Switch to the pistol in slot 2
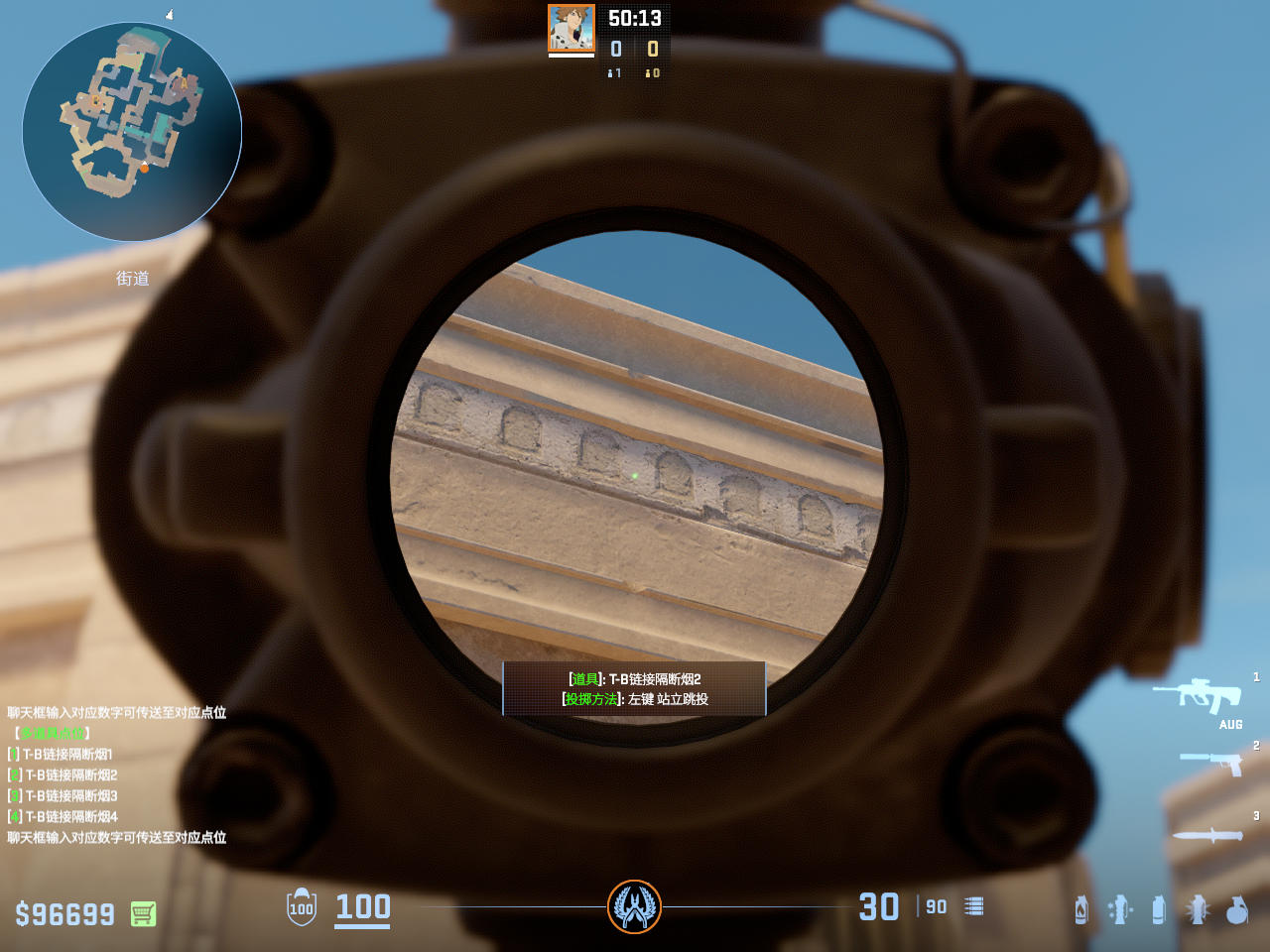 (1212, 763)
